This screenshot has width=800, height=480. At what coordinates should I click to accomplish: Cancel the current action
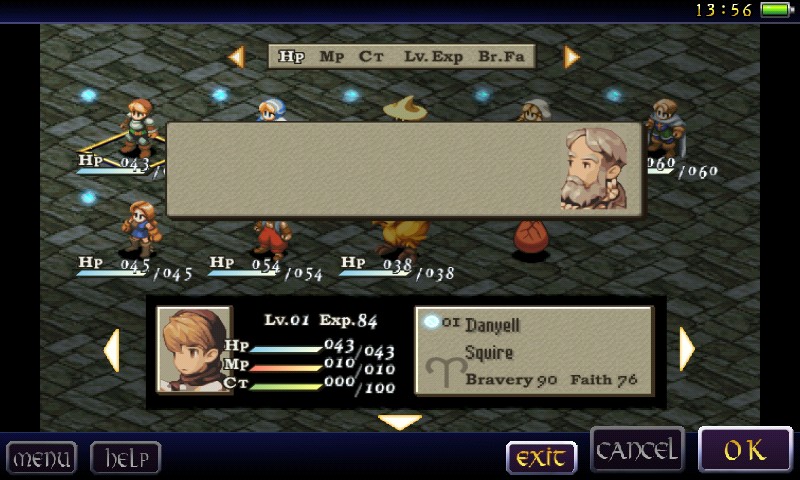click(x=637, y=450)
